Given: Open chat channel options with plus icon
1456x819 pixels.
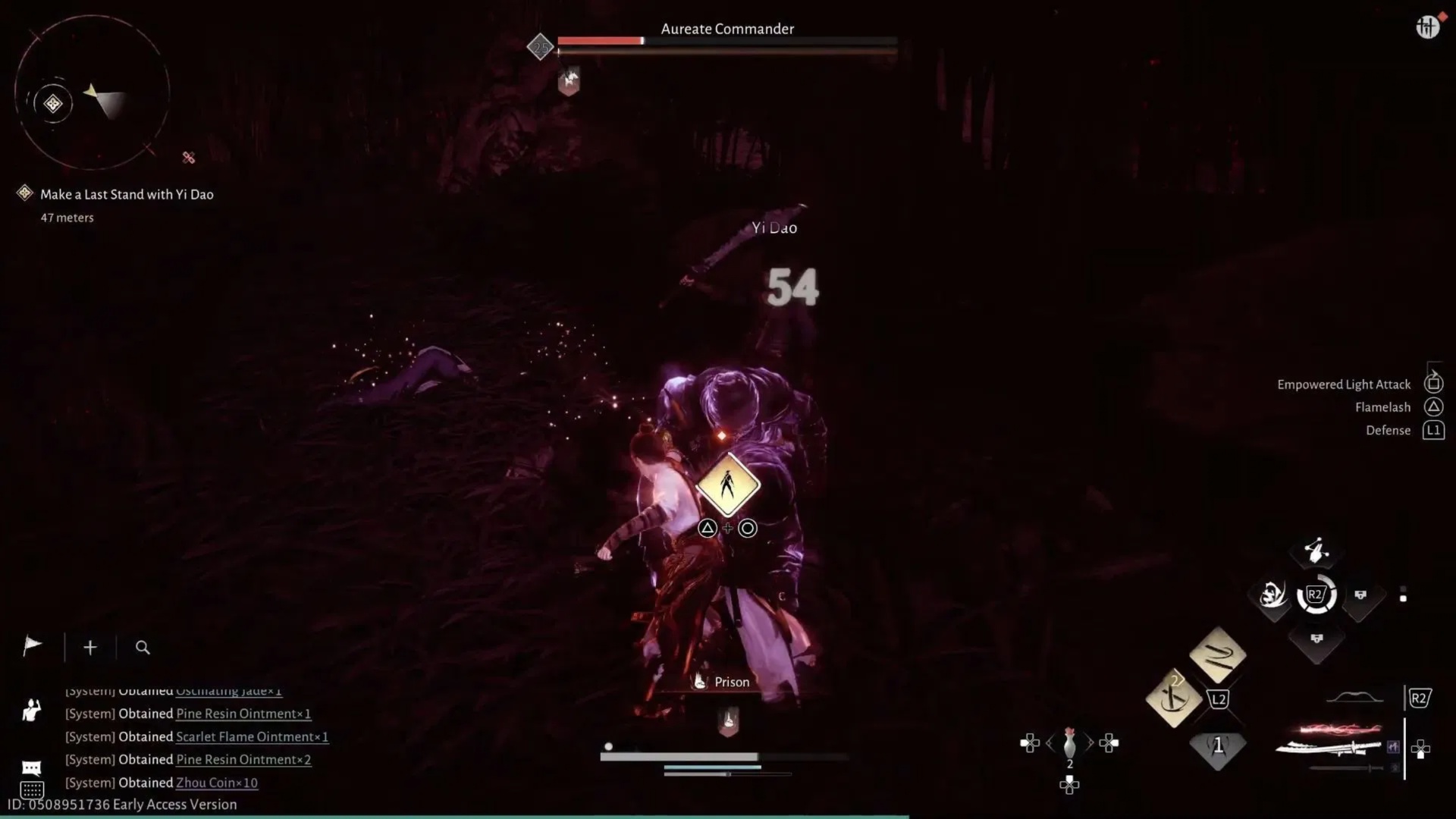Looking at the screenshot, I should tap(89, 647).
